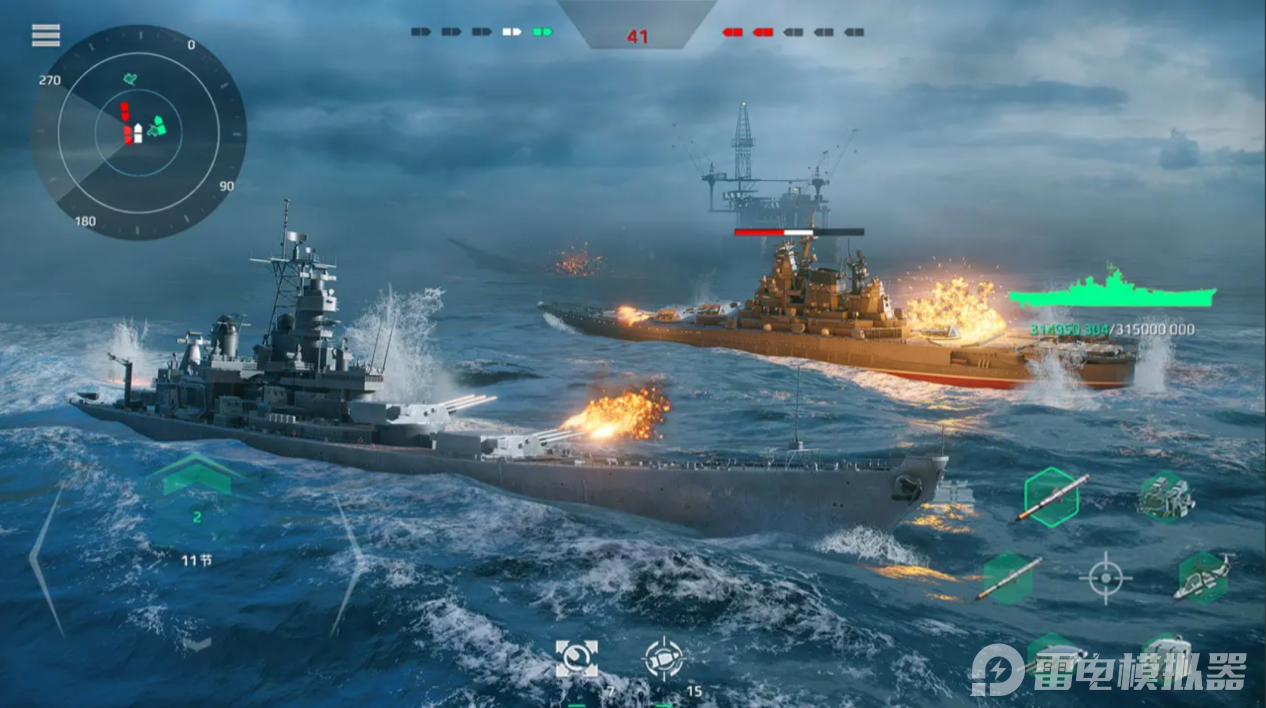Activate the shell-in-crosshair ability icon
The height and width of the screenshot is (708, 1266).
pos(662,659)
